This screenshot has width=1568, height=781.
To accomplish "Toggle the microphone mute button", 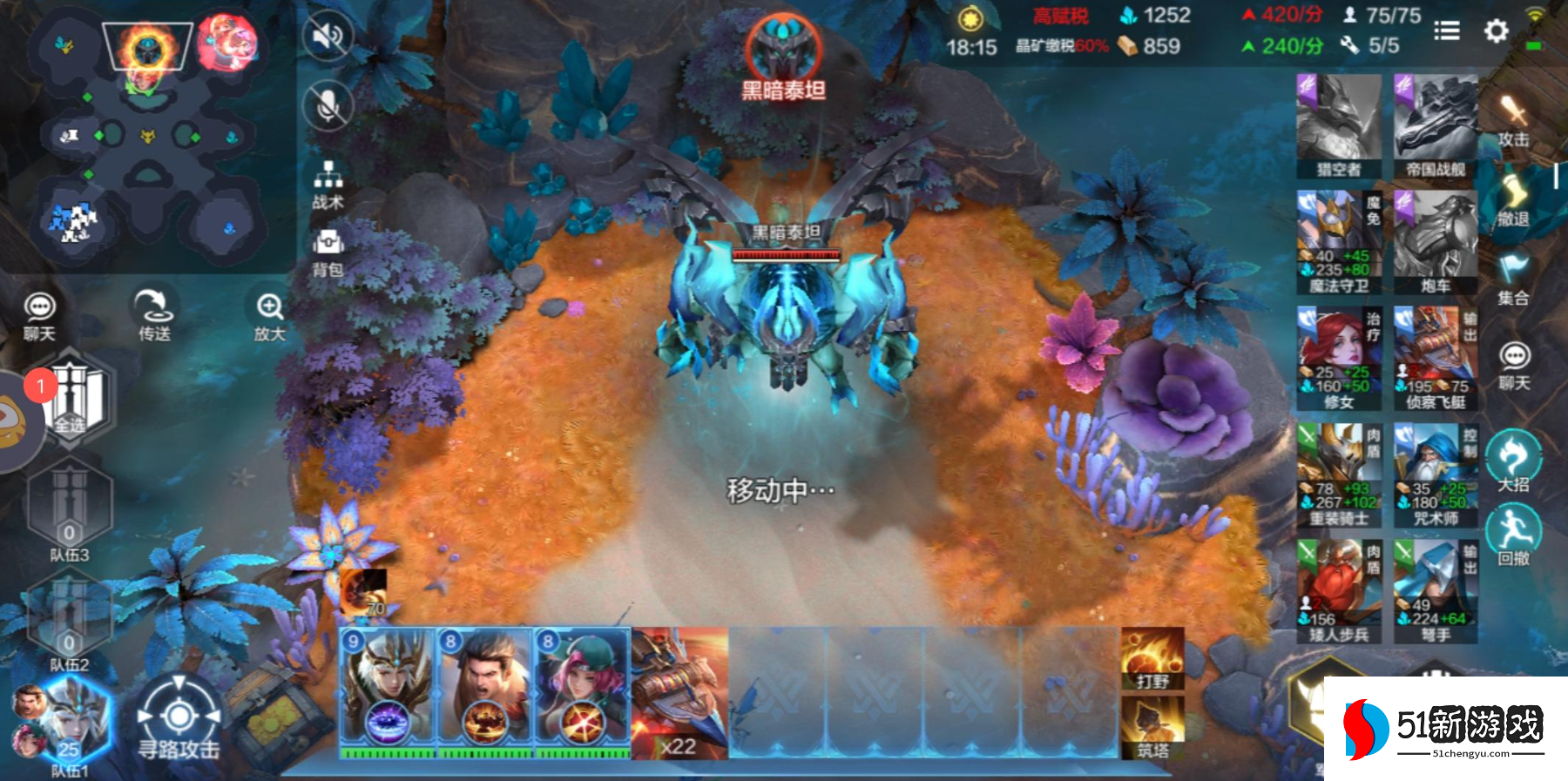I will [x=328, y=106].
